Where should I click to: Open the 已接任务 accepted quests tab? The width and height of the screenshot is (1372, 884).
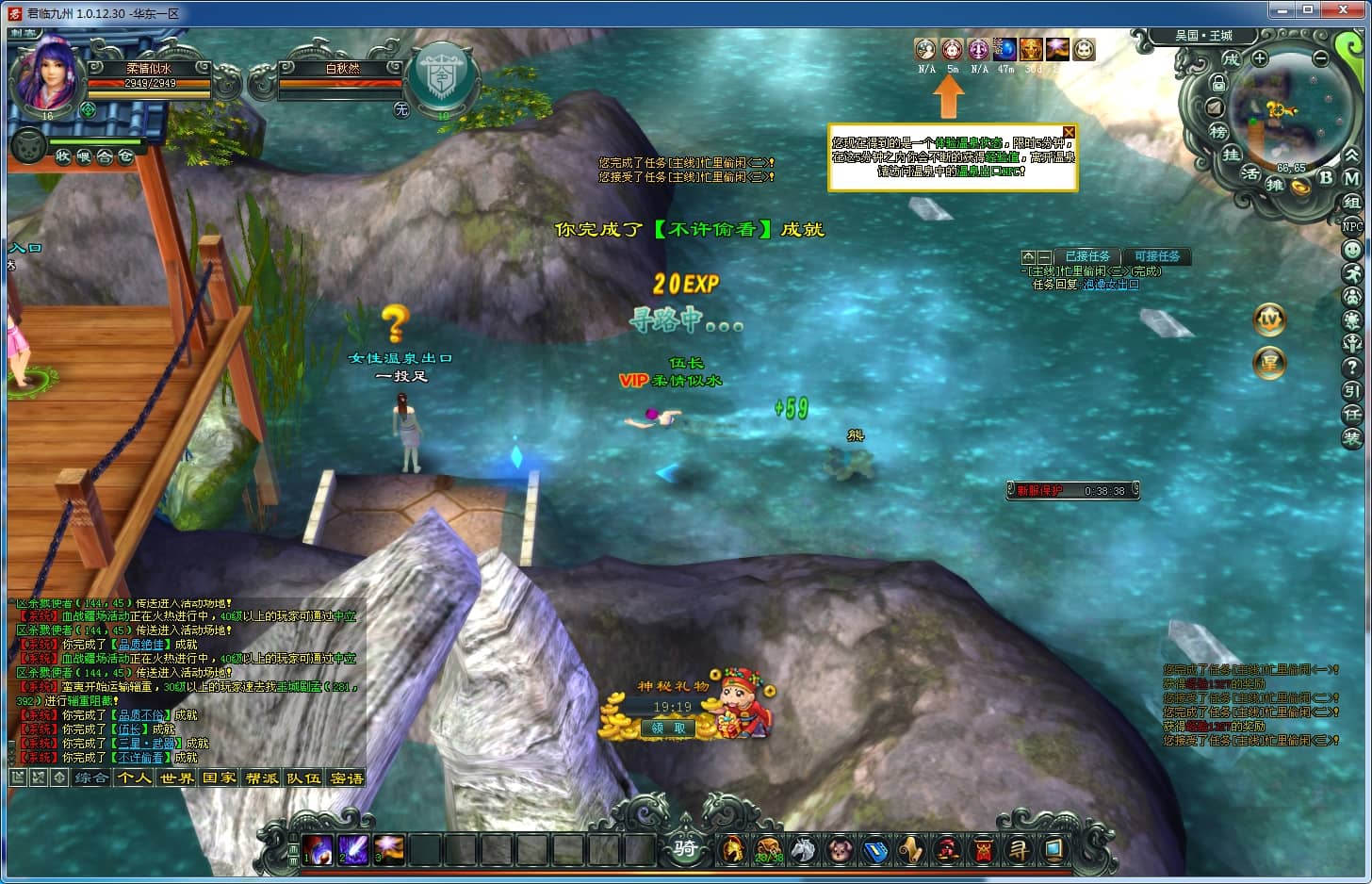point(1087,256)
